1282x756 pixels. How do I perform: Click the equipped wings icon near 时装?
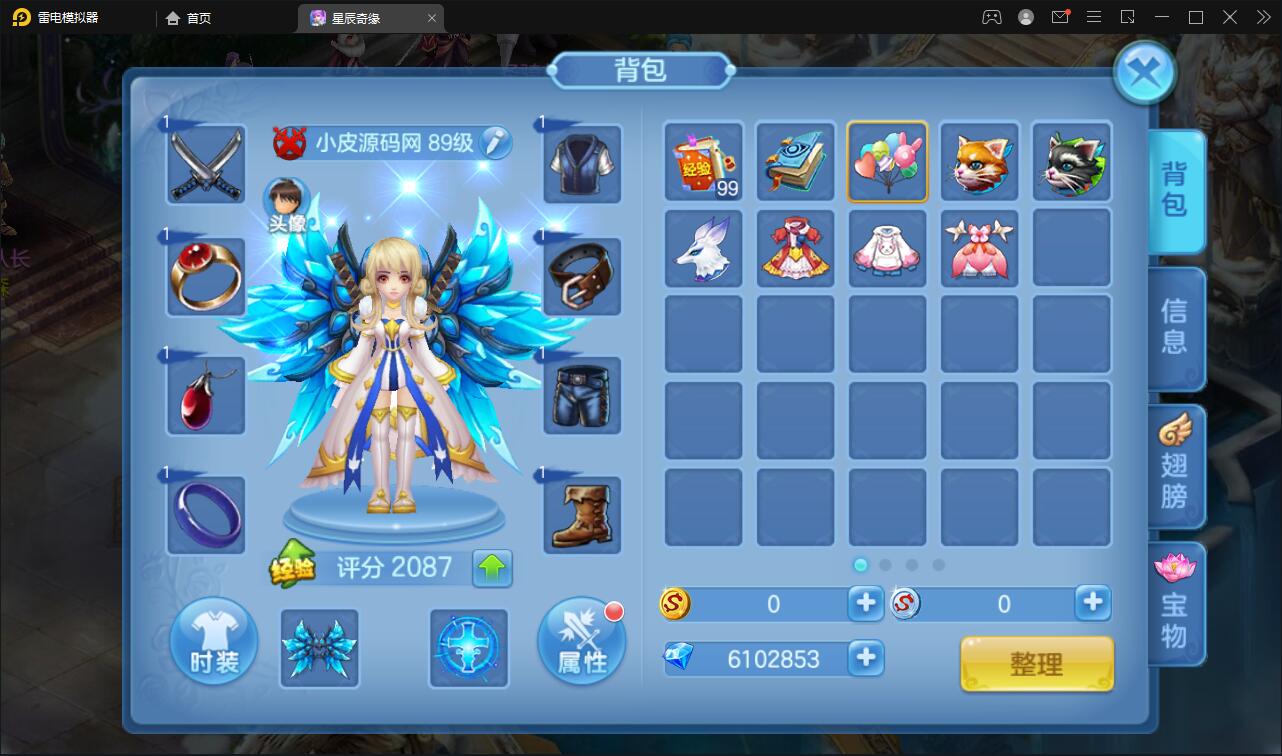click(x=319, y=650)
